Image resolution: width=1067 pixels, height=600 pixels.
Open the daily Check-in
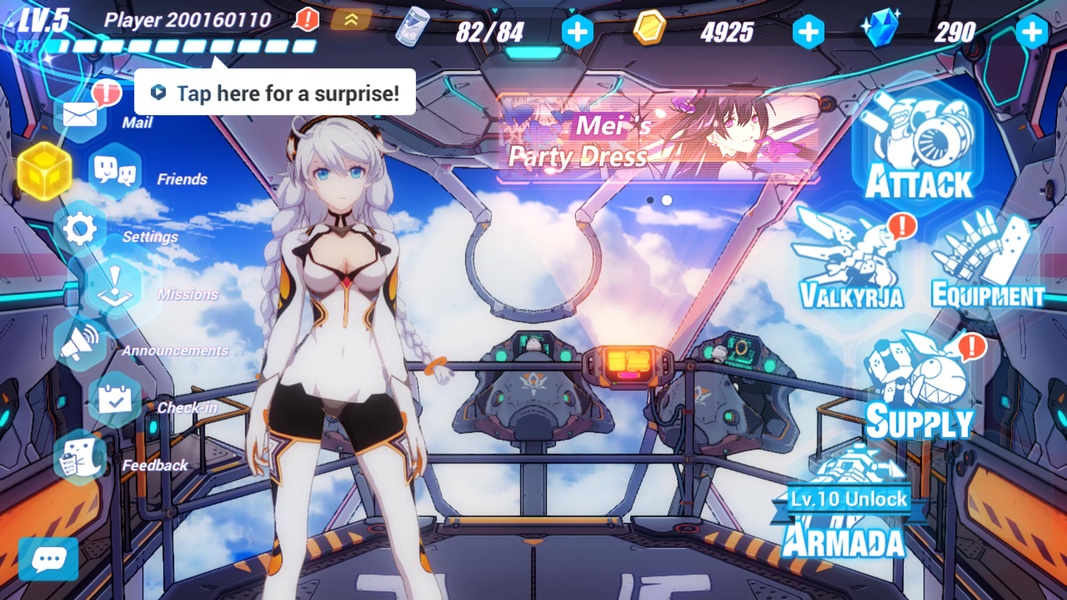click(x=115, y=401)
